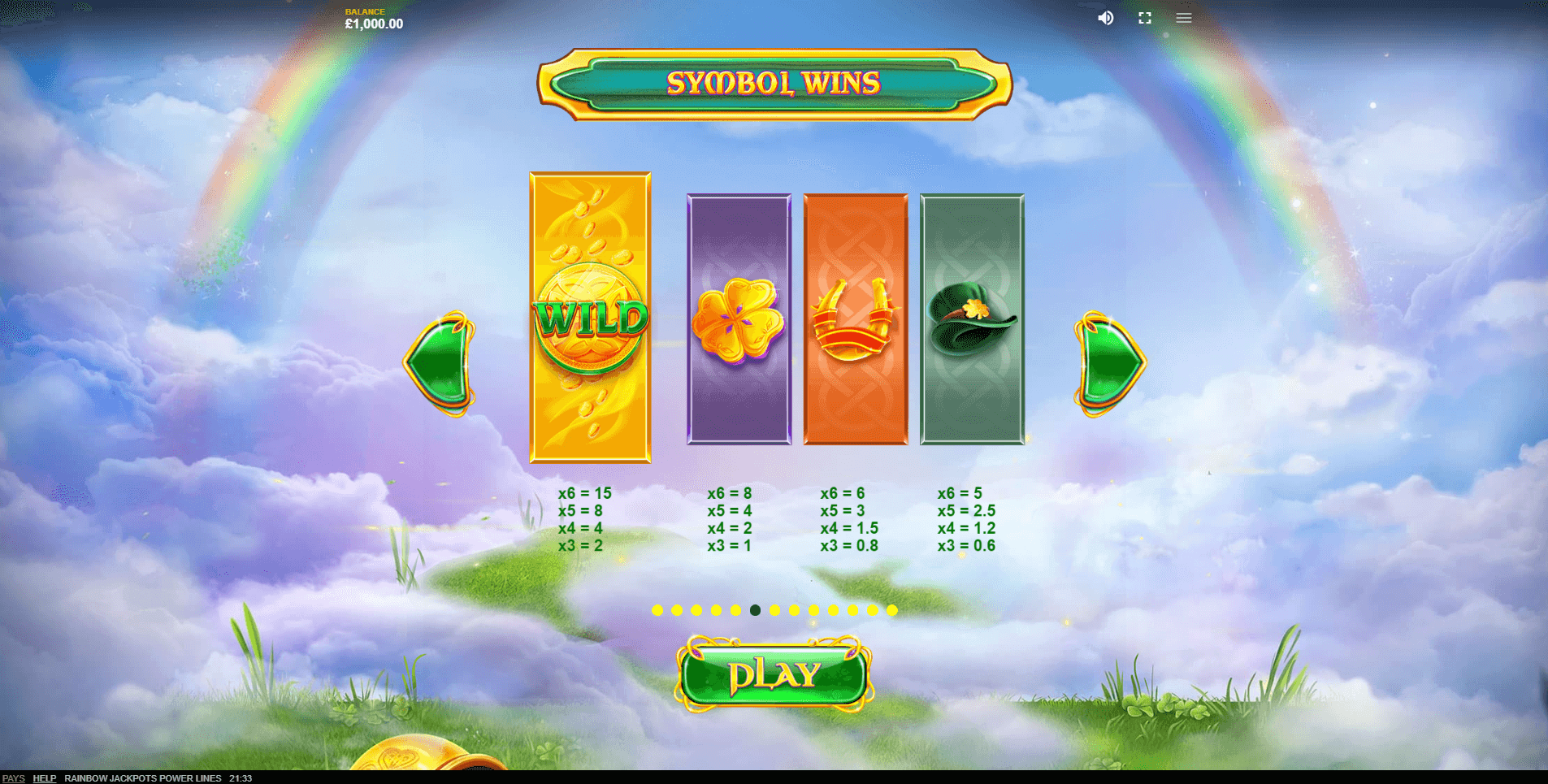Jump to the first page dot
The height and width of the screenshot is (784, 1548).
coord(657,610)
